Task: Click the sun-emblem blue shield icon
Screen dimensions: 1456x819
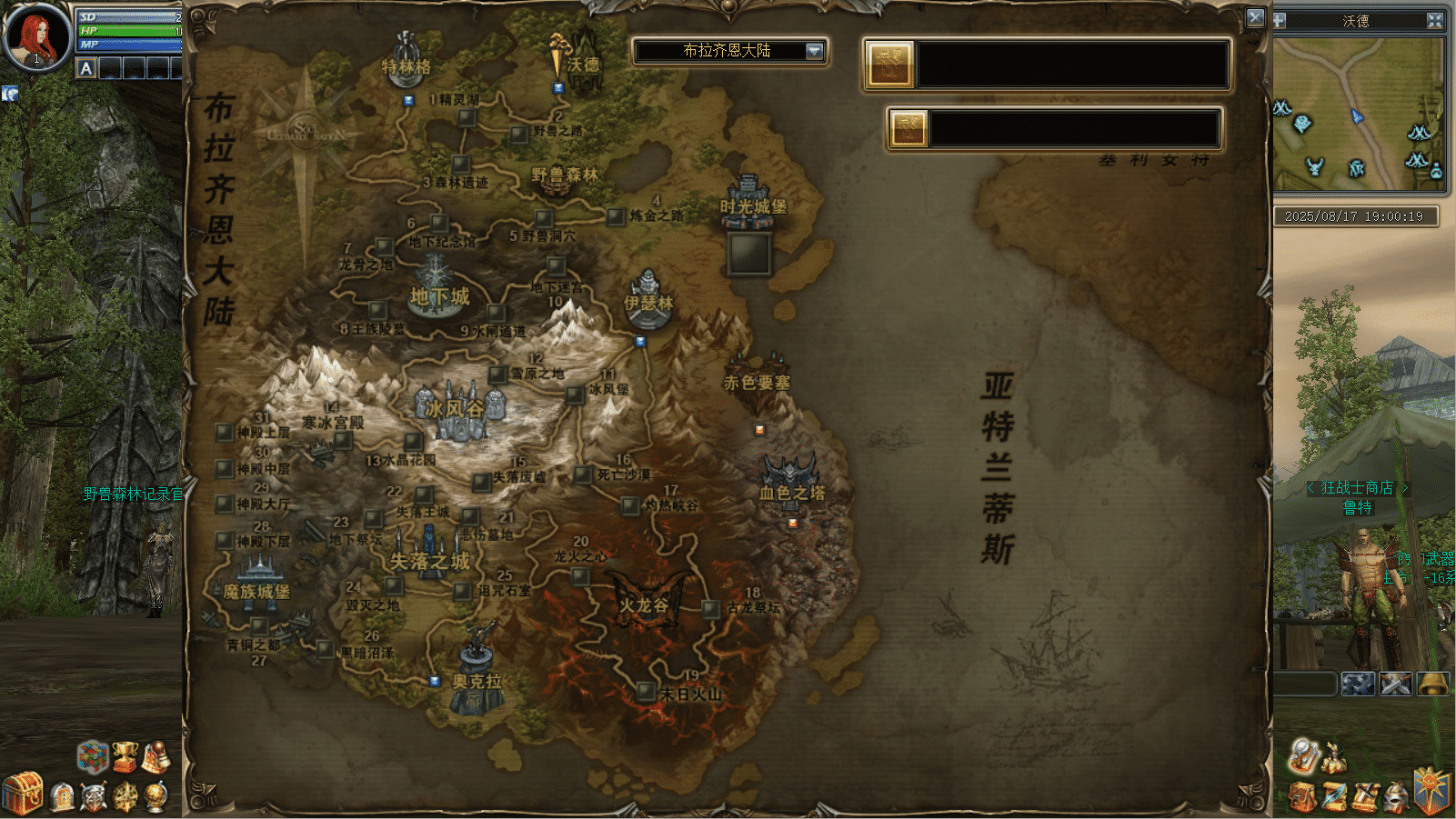Action: pyautogui.click(x=1432, y=789)
